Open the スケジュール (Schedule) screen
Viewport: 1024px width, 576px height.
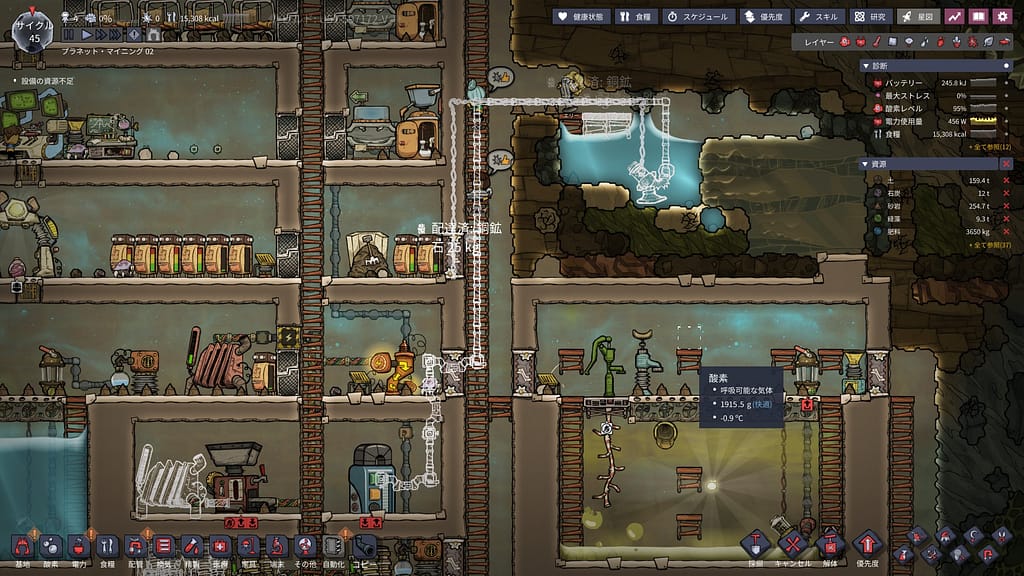click(698, 16)
